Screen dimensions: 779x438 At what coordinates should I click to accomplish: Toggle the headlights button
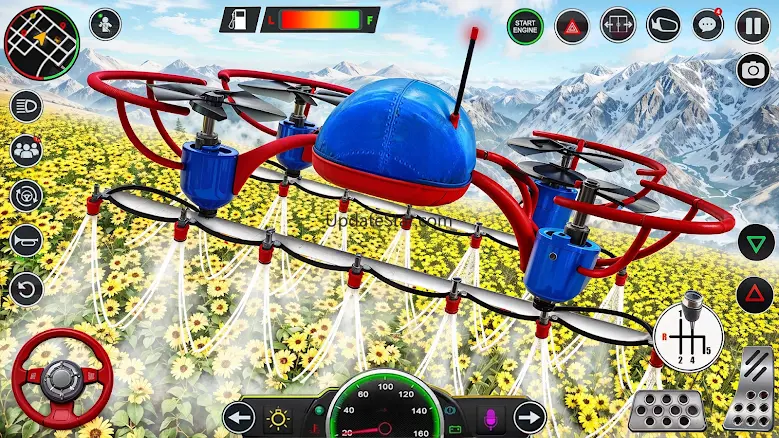[26, 105]
